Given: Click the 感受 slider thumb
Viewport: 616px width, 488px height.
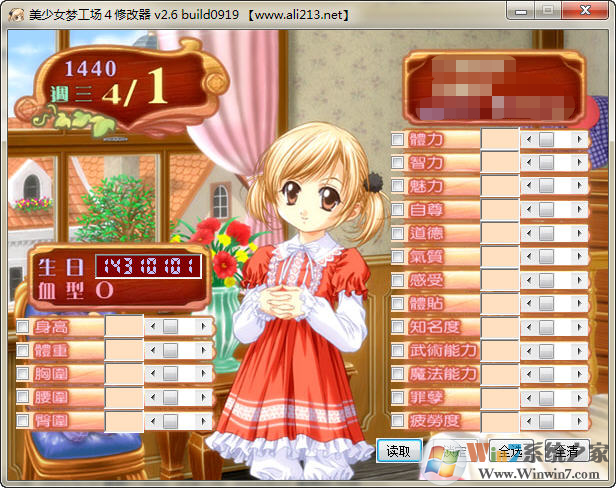Looking at the screenshot, I should coord(546,280).
